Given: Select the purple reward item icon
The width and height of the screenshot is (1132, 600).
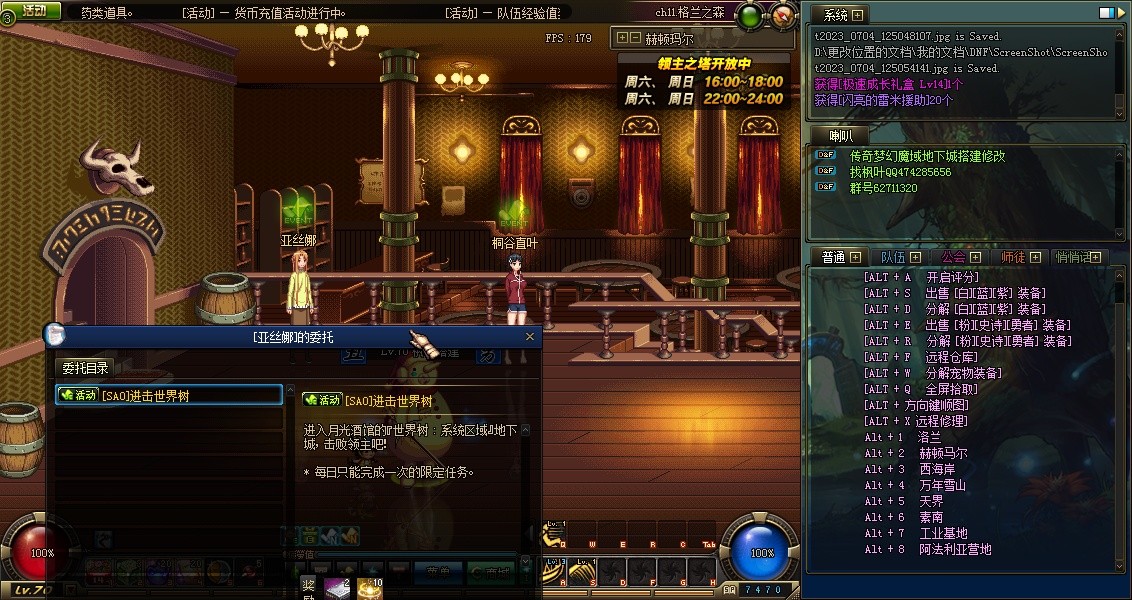Looking at the screenshot, I should [x=335, y=590].
